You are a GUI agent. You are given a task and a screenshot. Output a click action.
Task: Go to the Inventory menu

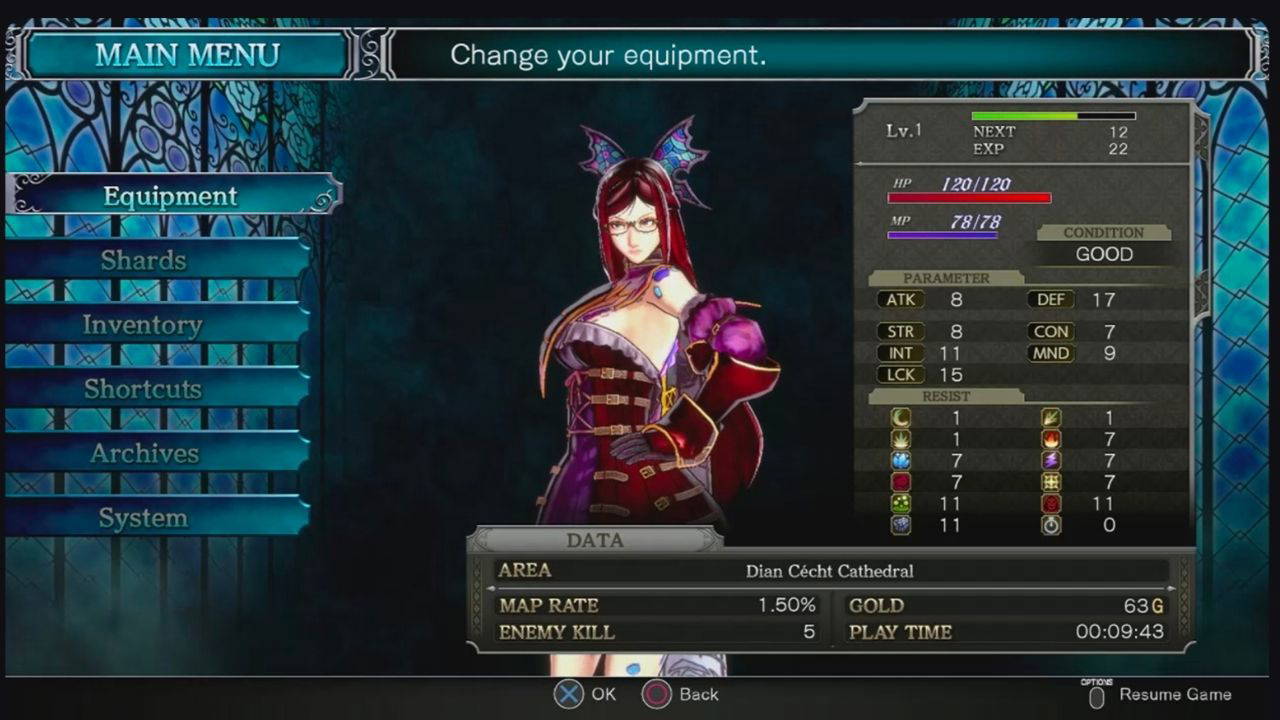click(143, 325)
